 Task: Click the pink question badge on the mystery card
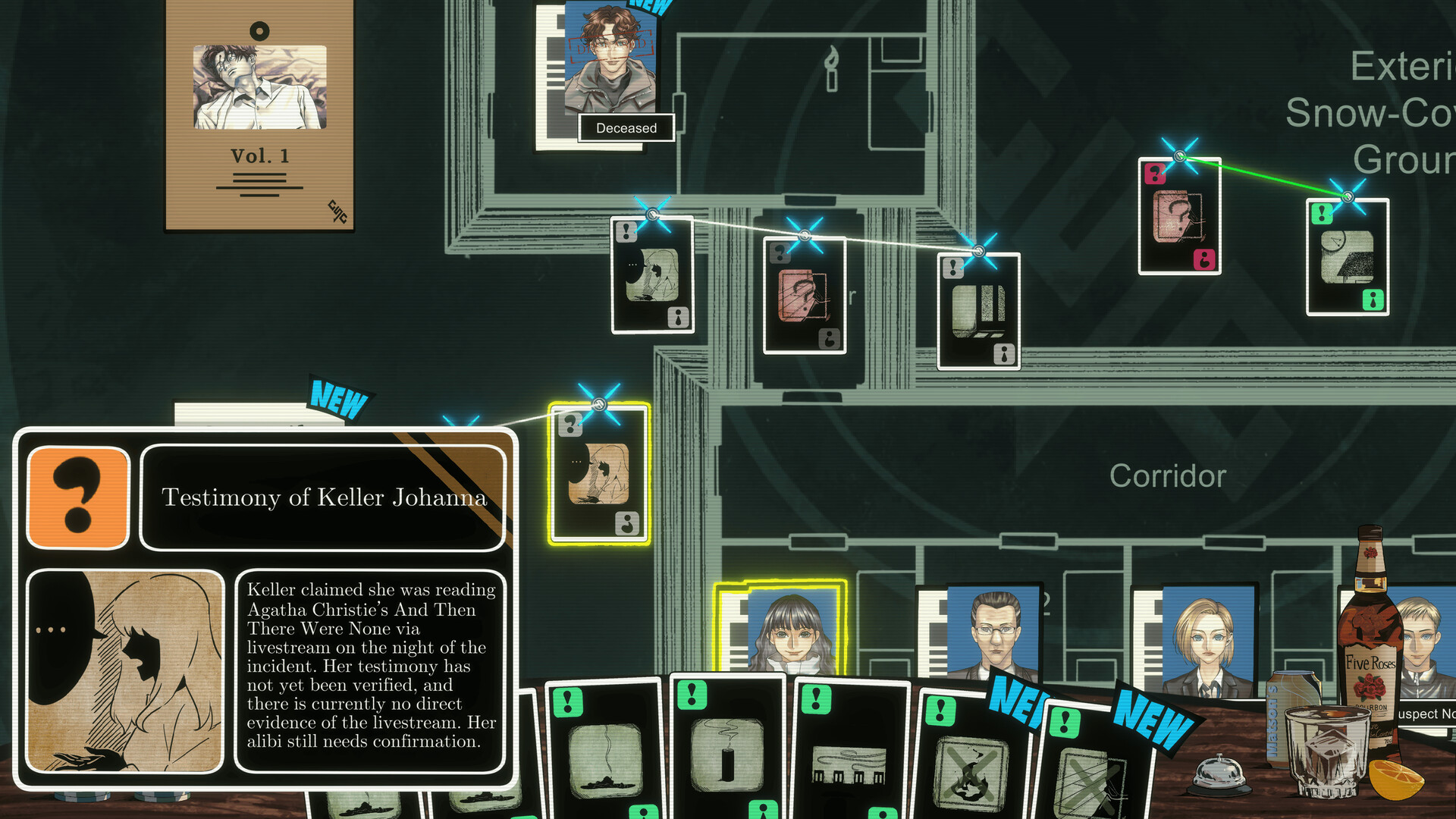(x=1155, y=173)
